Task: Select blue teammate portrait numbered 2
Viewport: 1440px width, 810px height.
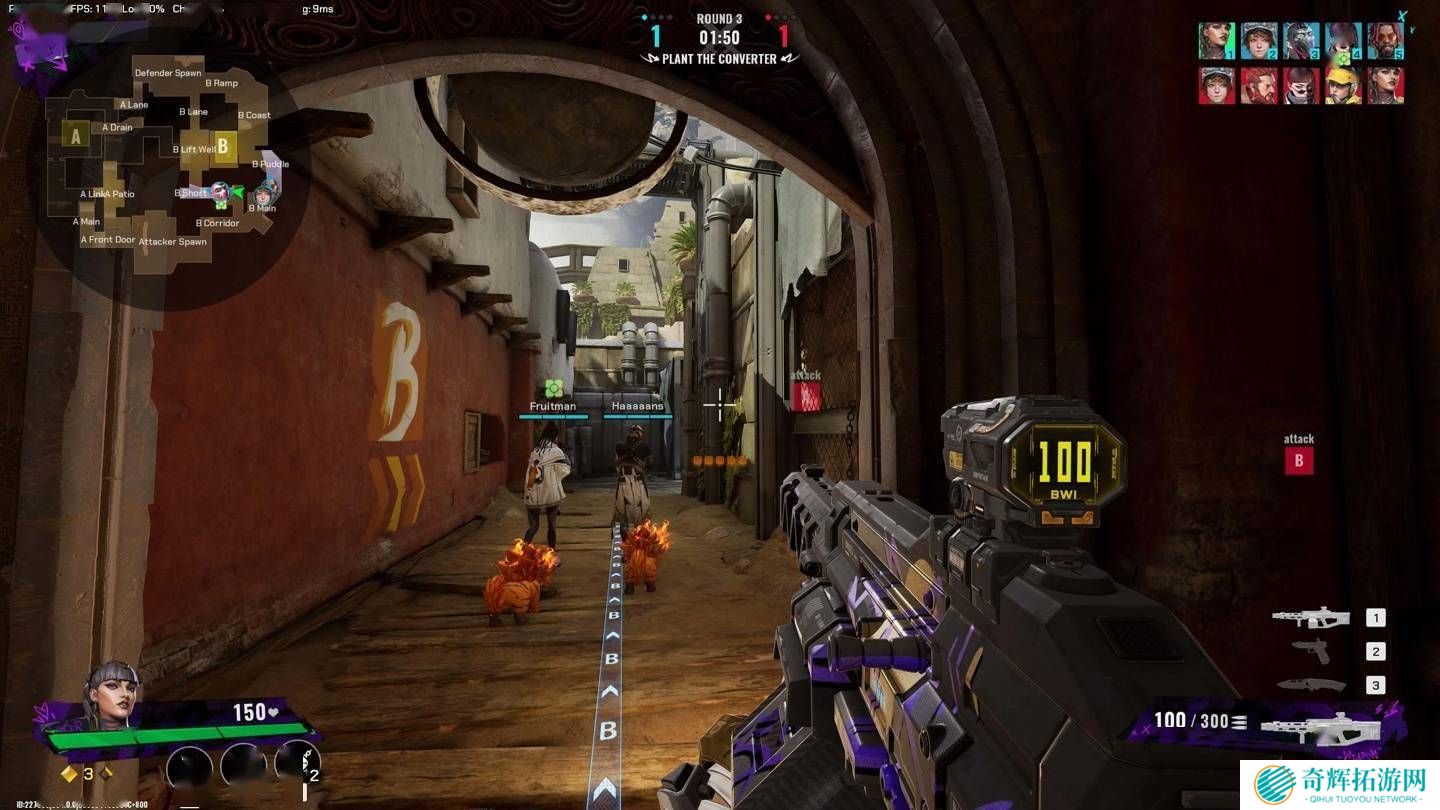Action: [1259, 42]
